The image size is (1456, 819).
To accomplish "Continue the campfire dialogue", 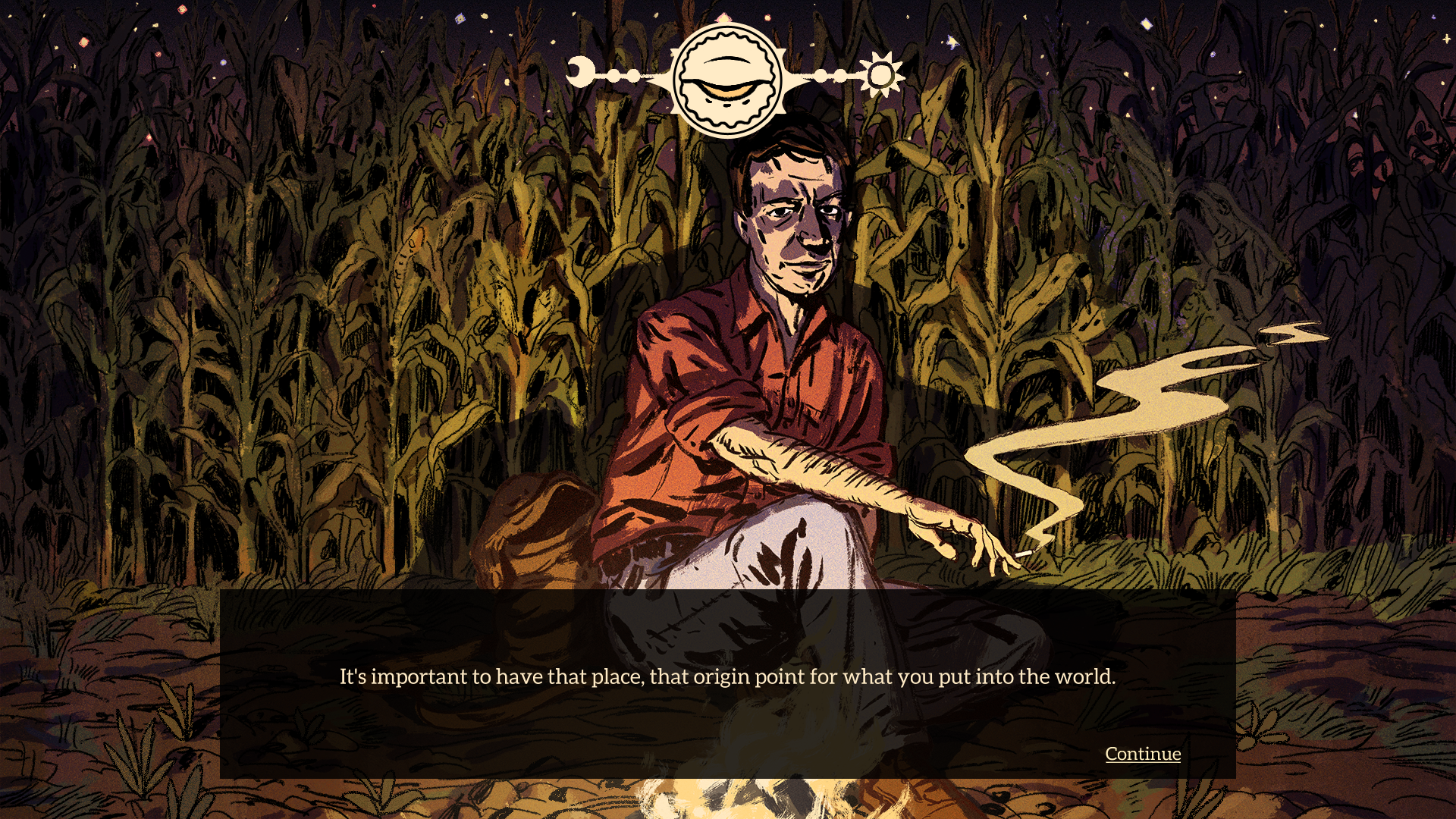I will (x=1142, y=754).
